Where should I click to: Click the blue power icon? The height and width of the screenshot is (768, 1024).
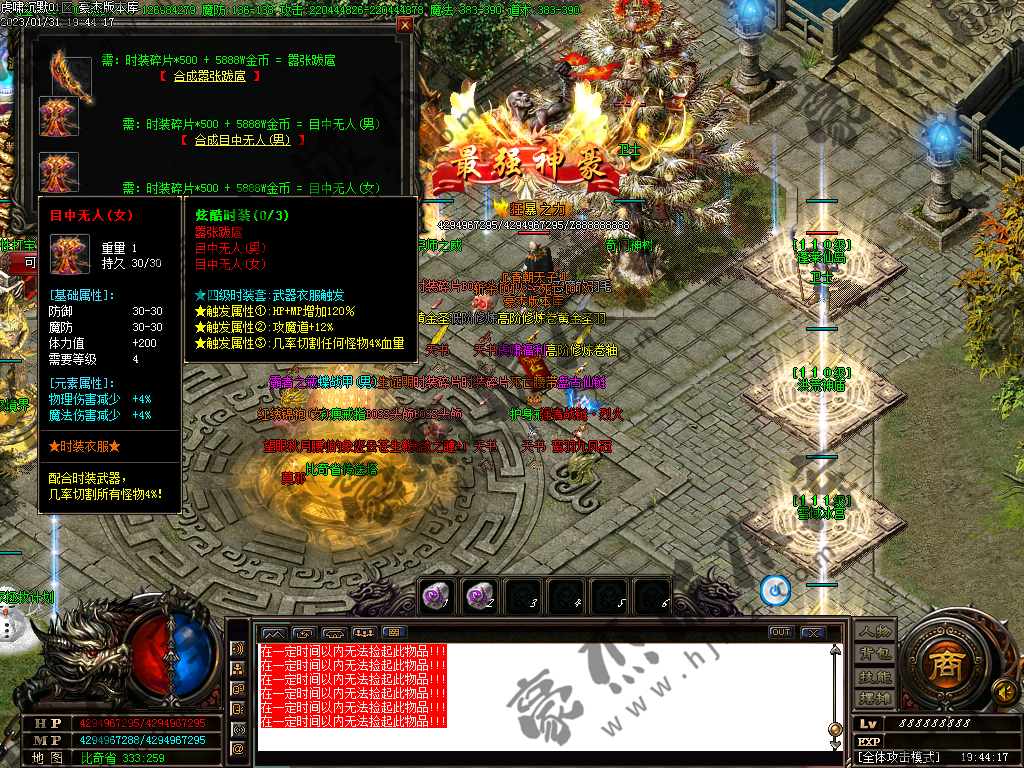(x=775, y=590)
